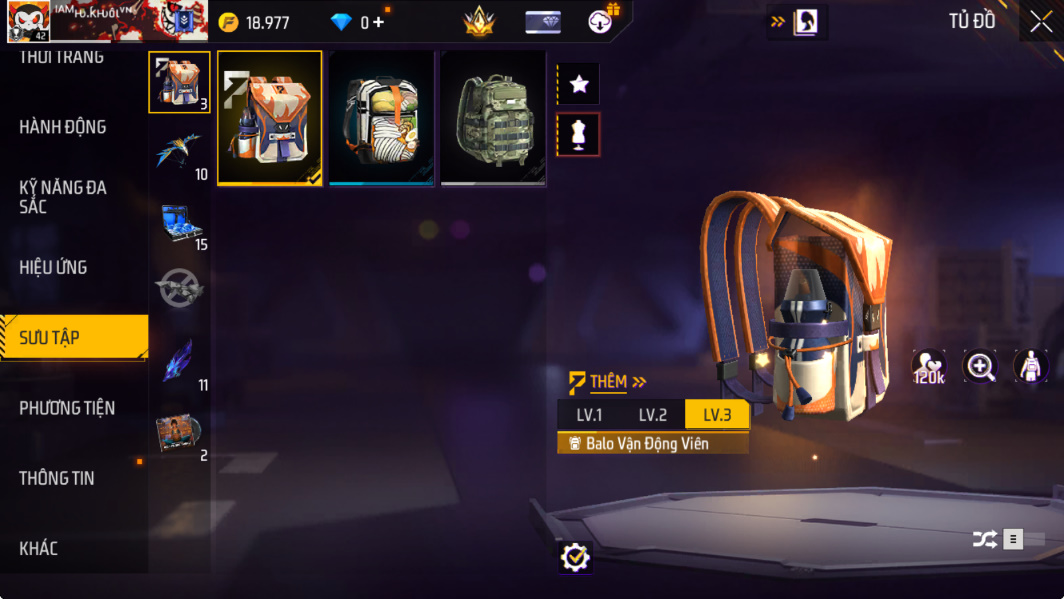Image resolution: width=1064 pixels, height=599 pixels.
Task: Choose the Khác menu entry
Action: tap(39, 548)
